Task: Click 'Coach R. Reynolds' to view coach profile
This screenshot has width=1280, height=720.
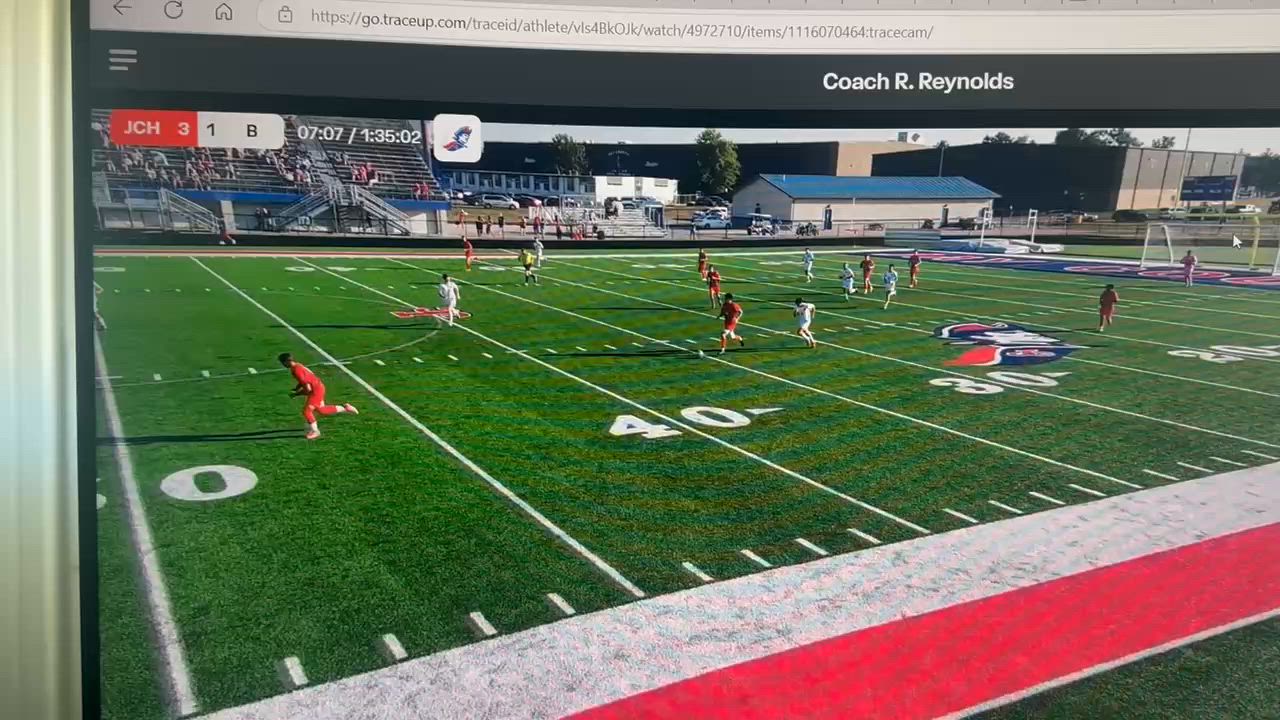Action: (918, 81)
